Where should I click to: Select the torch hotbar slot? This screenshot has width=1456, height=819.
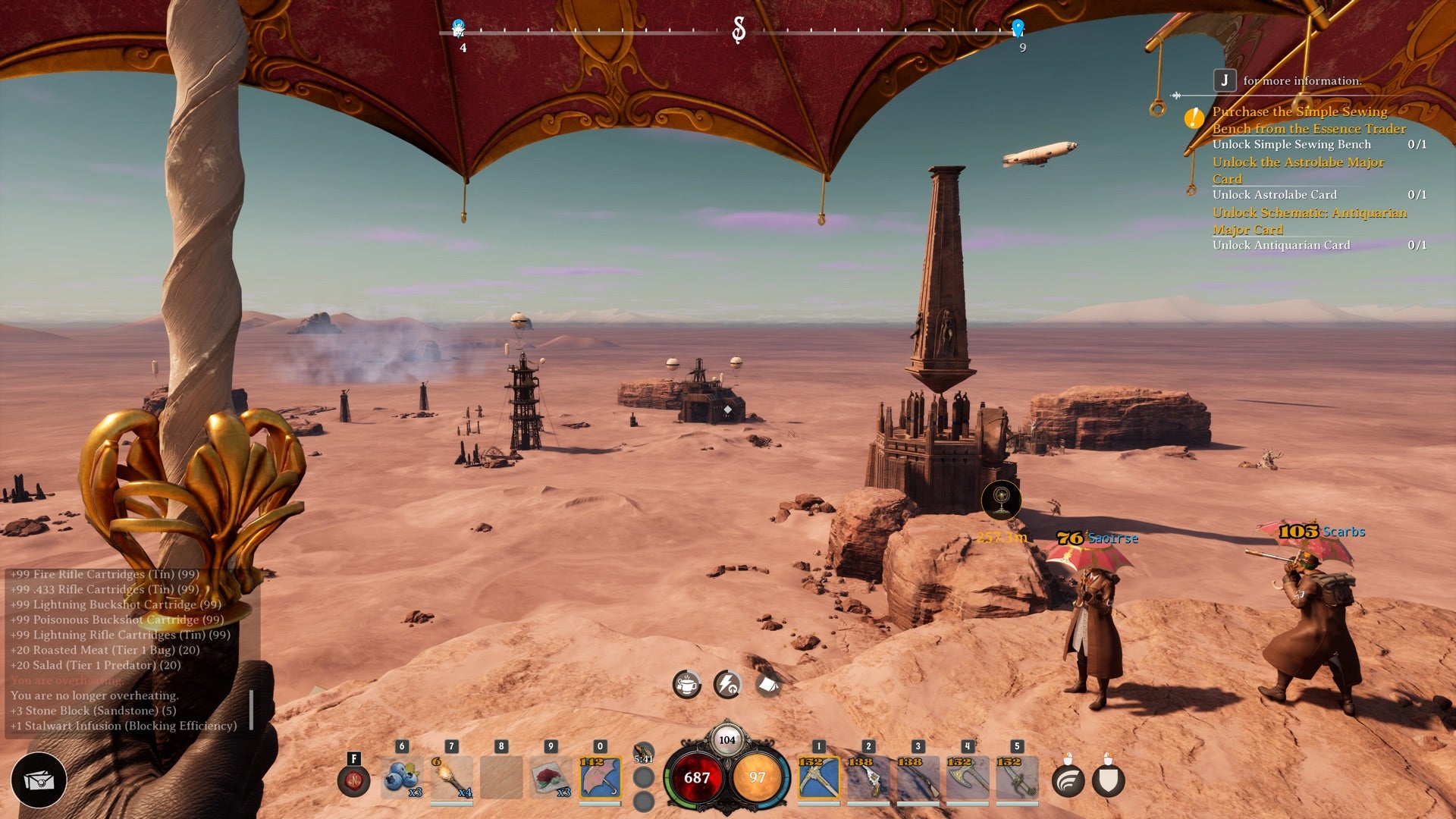coord(451,777)
